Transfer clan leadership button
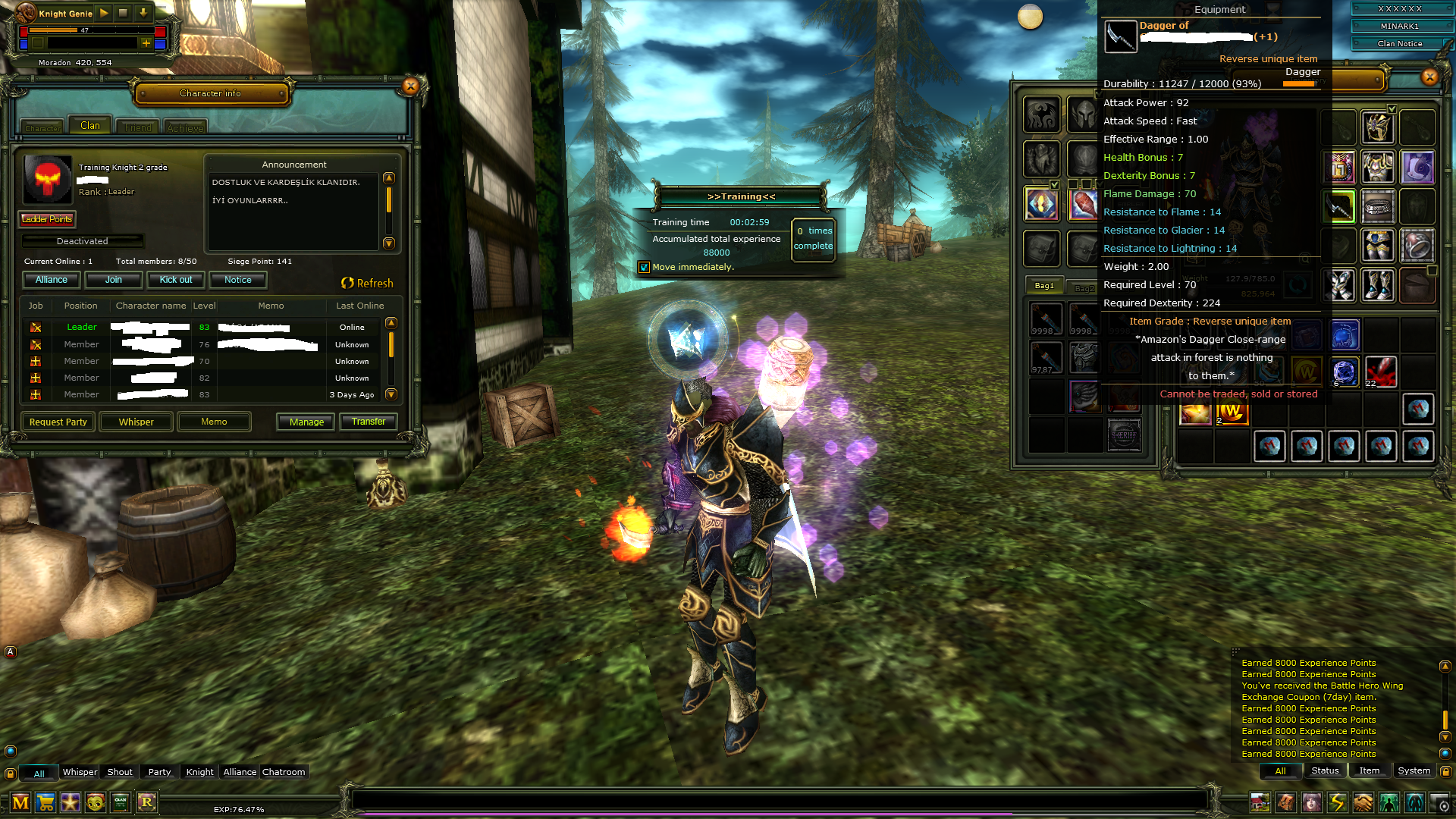This screenshot has height=819, width=1456. coord(369,422)
